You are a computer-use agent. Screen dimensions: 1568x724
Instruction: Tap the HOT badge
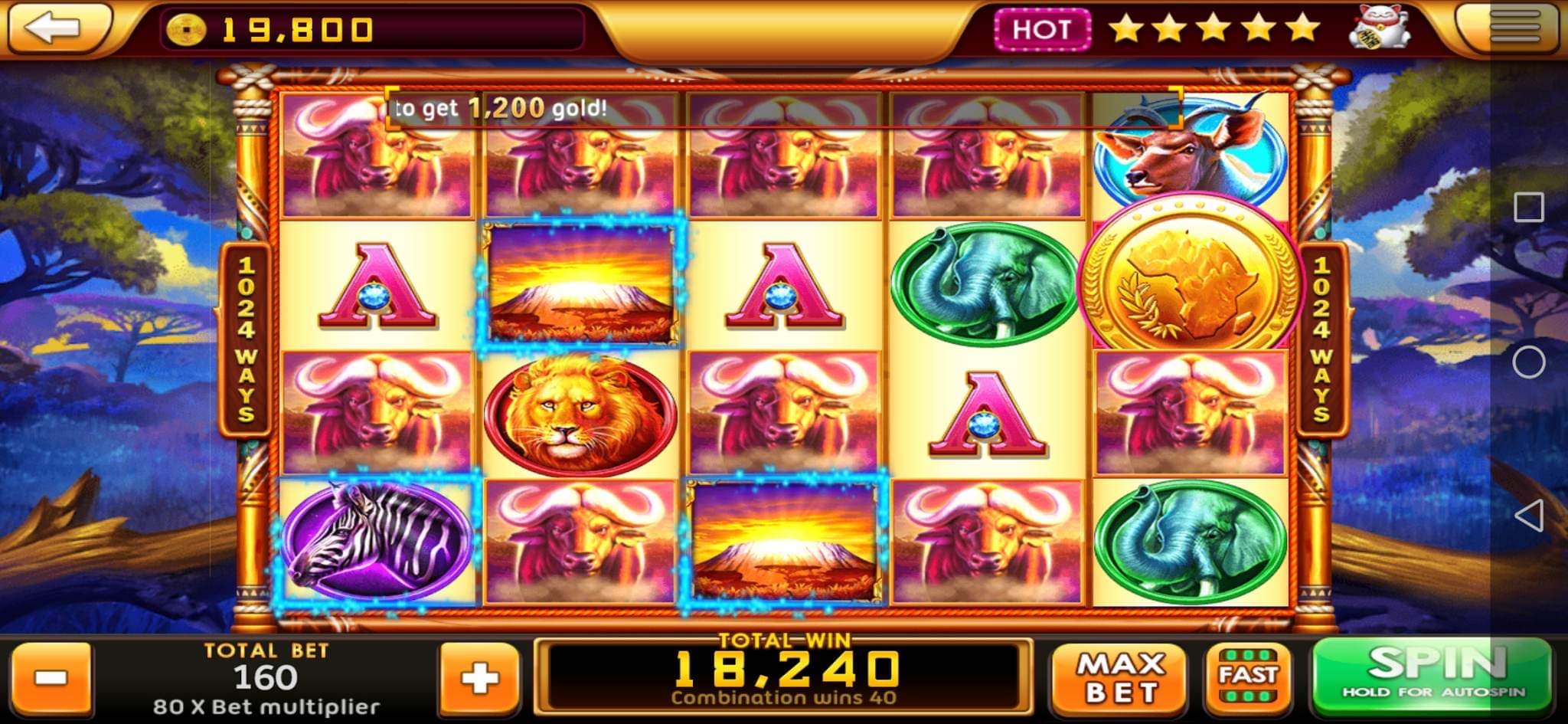pos(1042,30)
